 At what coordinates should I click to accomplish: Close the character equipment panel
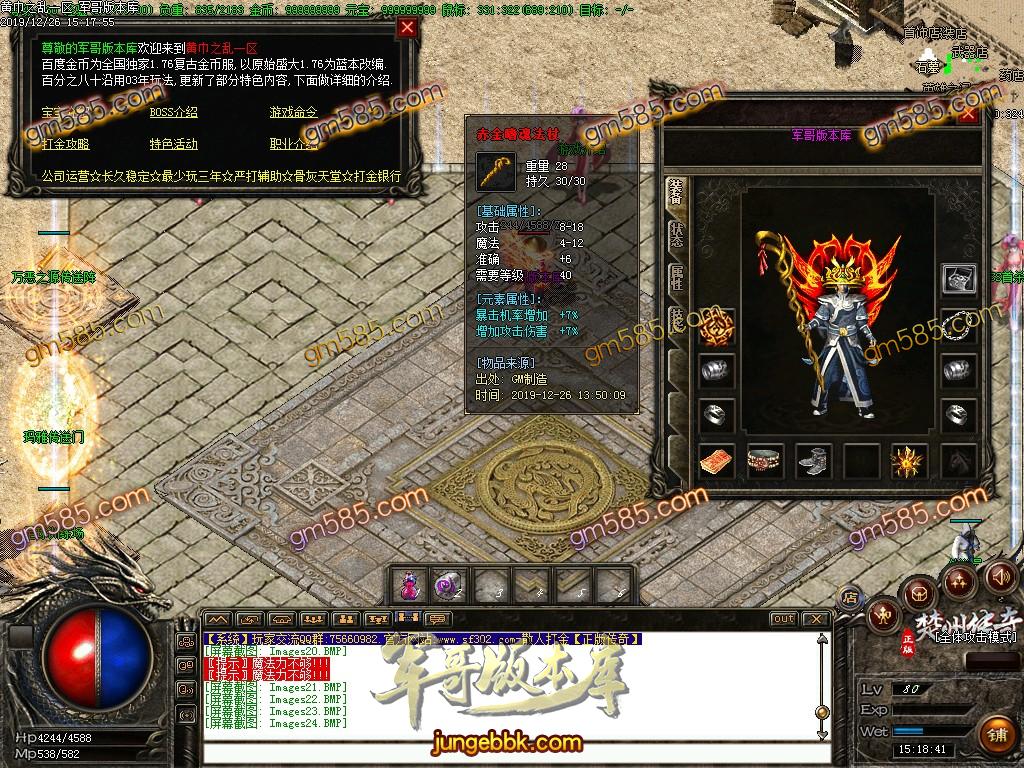(x=967, y=114)
